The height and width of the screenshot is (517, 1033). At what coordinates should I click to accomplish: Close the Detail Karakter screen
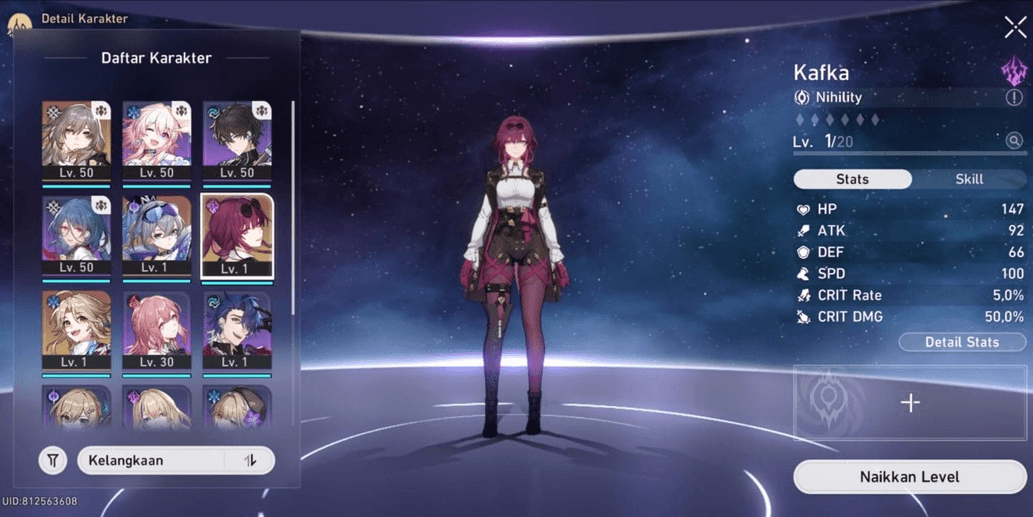pyautogui.click(x=1015, y=27)
